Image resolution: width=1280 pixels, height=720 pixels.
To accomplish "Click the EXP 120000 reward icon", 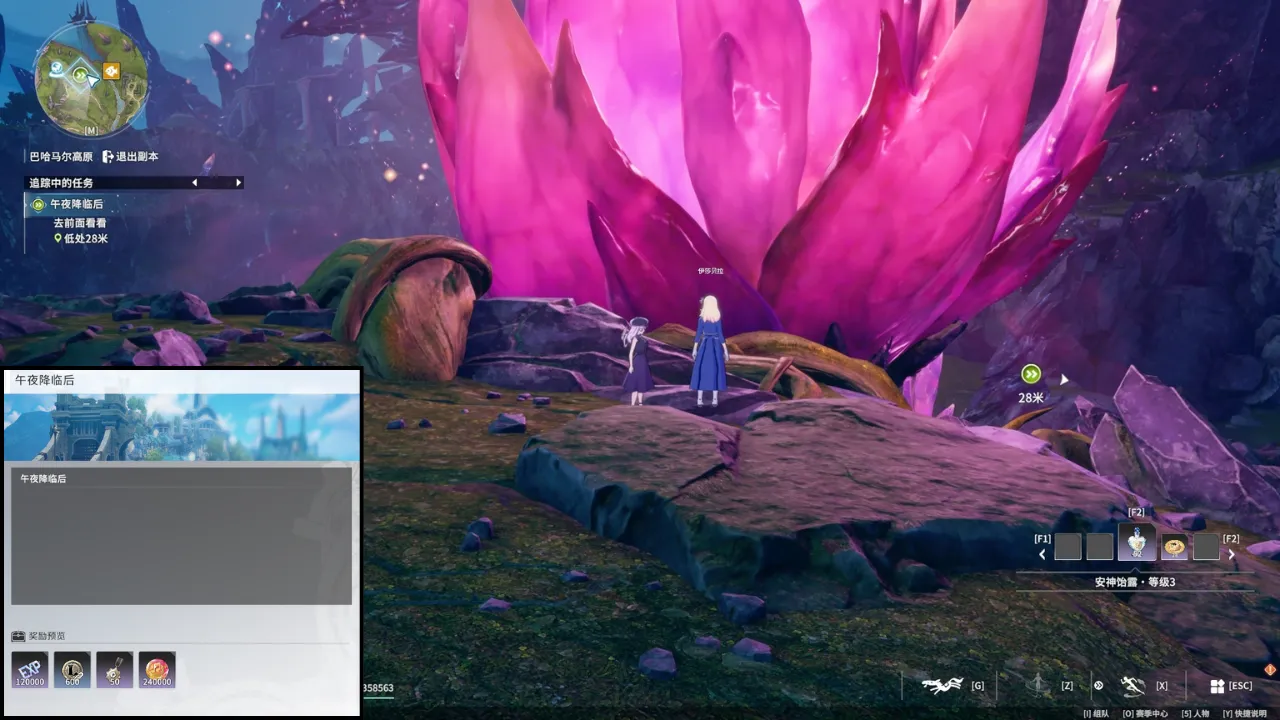I will [x=30, y=670].
